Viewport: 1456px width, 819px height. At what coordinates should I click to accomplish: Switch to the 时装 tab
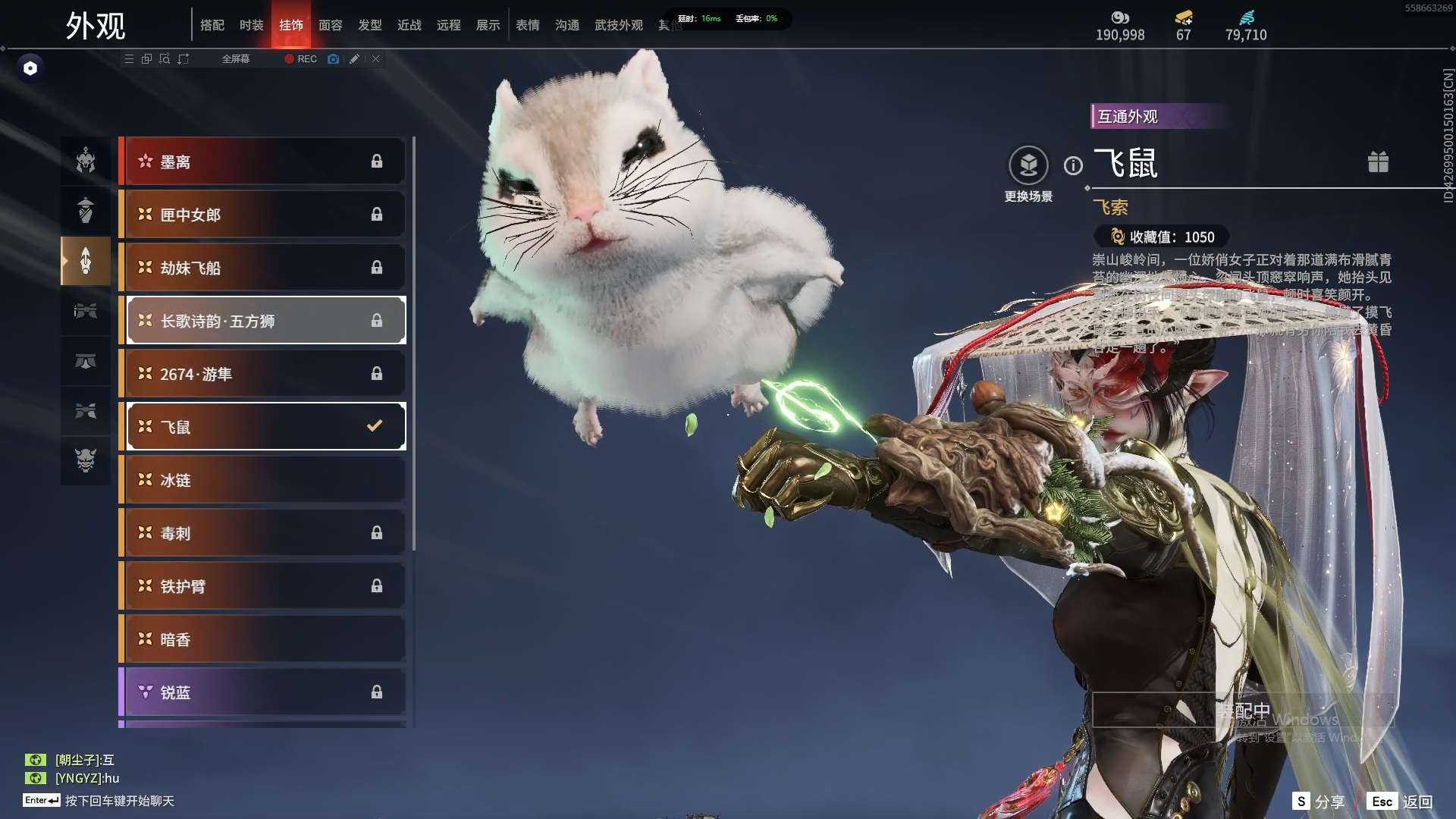pos(251,25)
